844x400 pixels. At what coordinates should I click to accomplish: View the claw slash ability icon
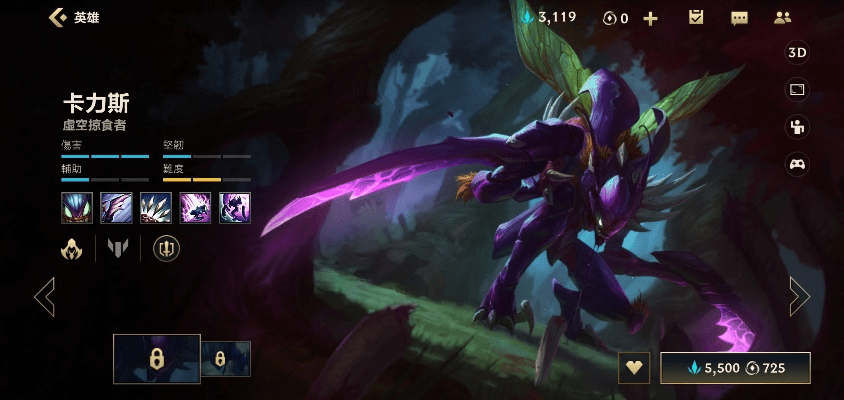tap(116, 207)
